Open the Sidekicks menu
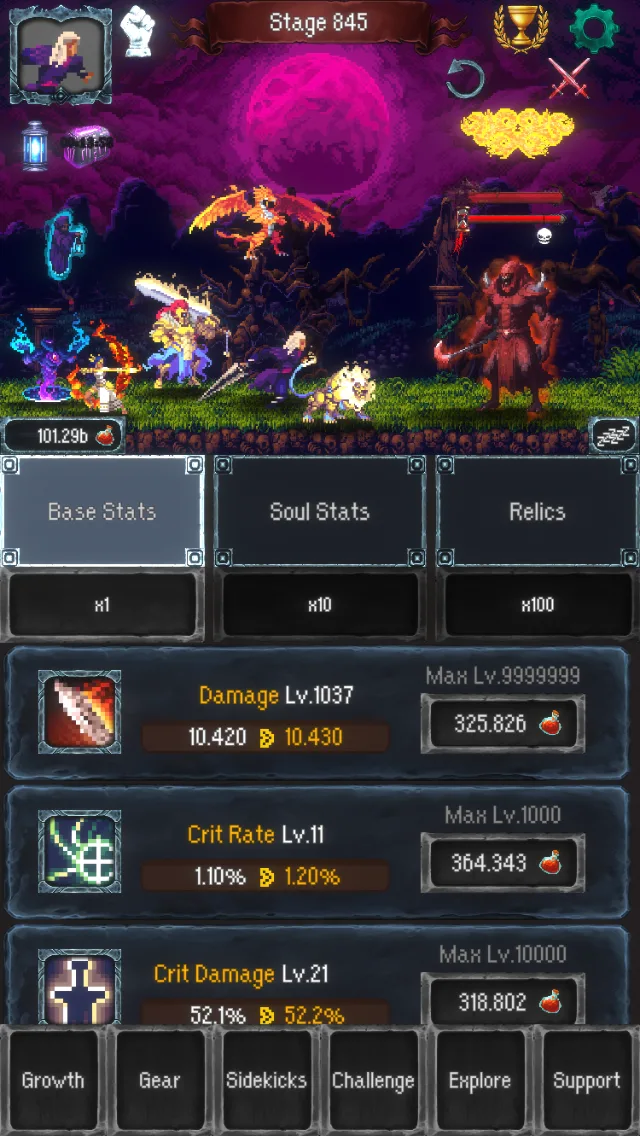 pos(266,1080)
